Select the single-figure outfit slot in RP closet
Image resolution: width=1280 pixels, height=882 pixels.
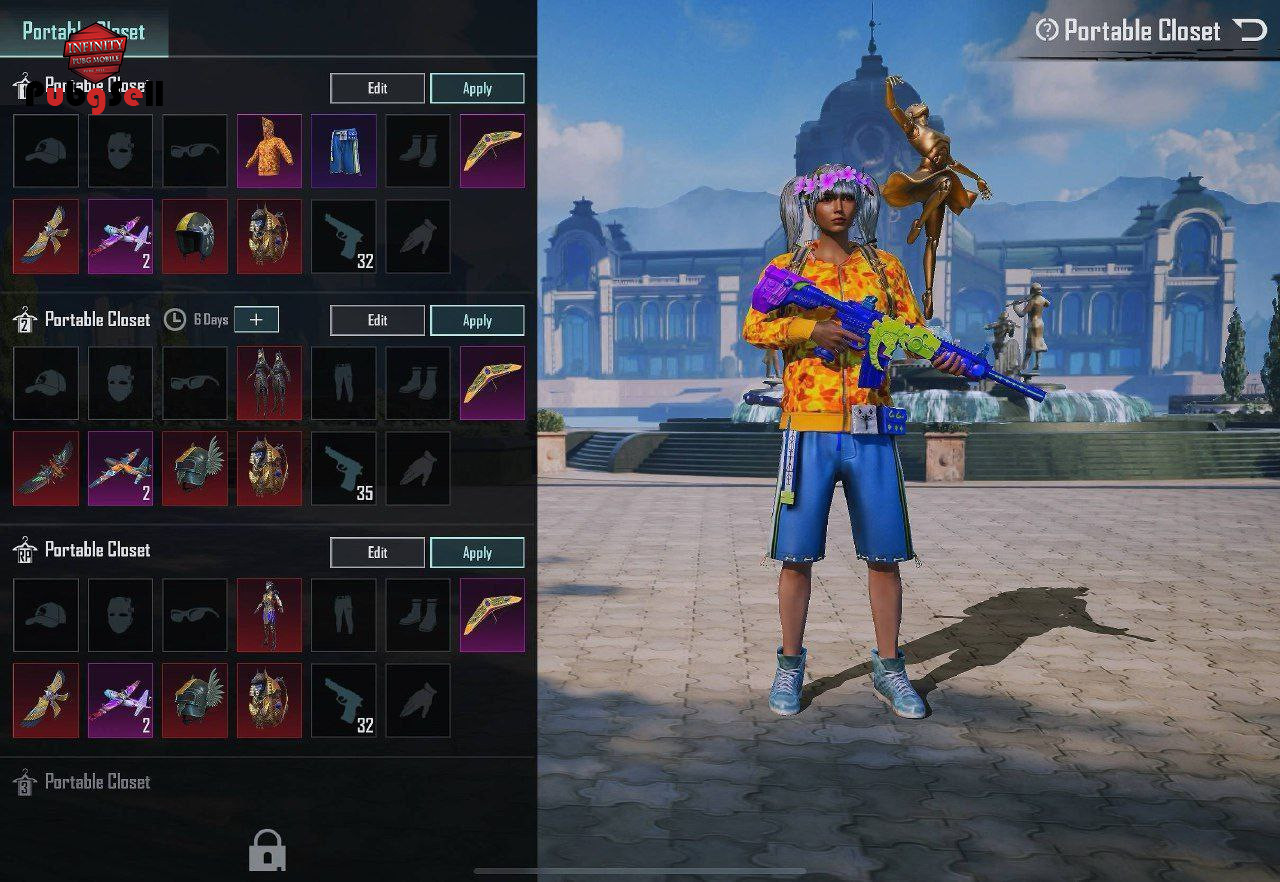(269, 615)
